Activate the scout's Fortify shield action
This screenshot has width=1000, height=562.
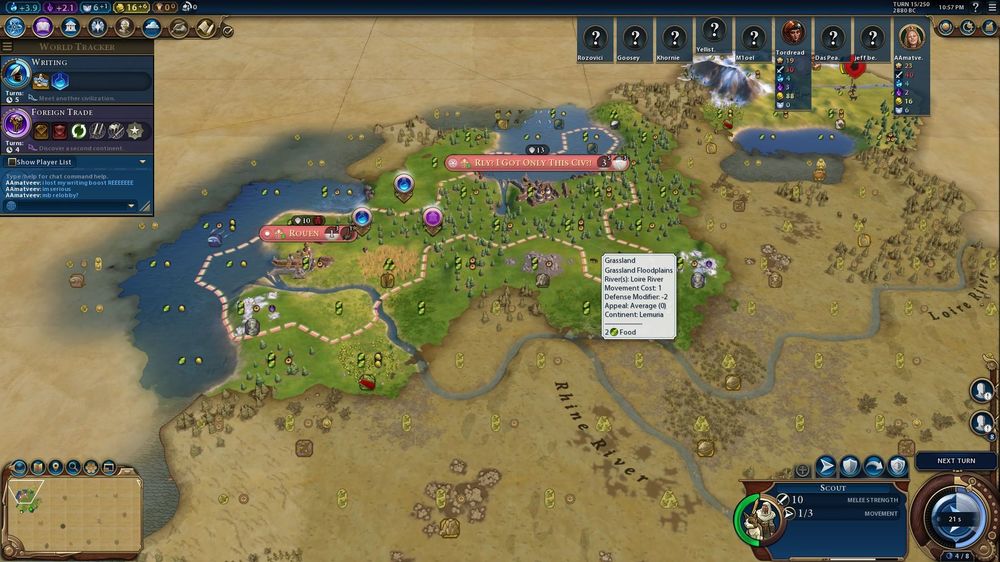pyautogui.click(x=850, y=466)
